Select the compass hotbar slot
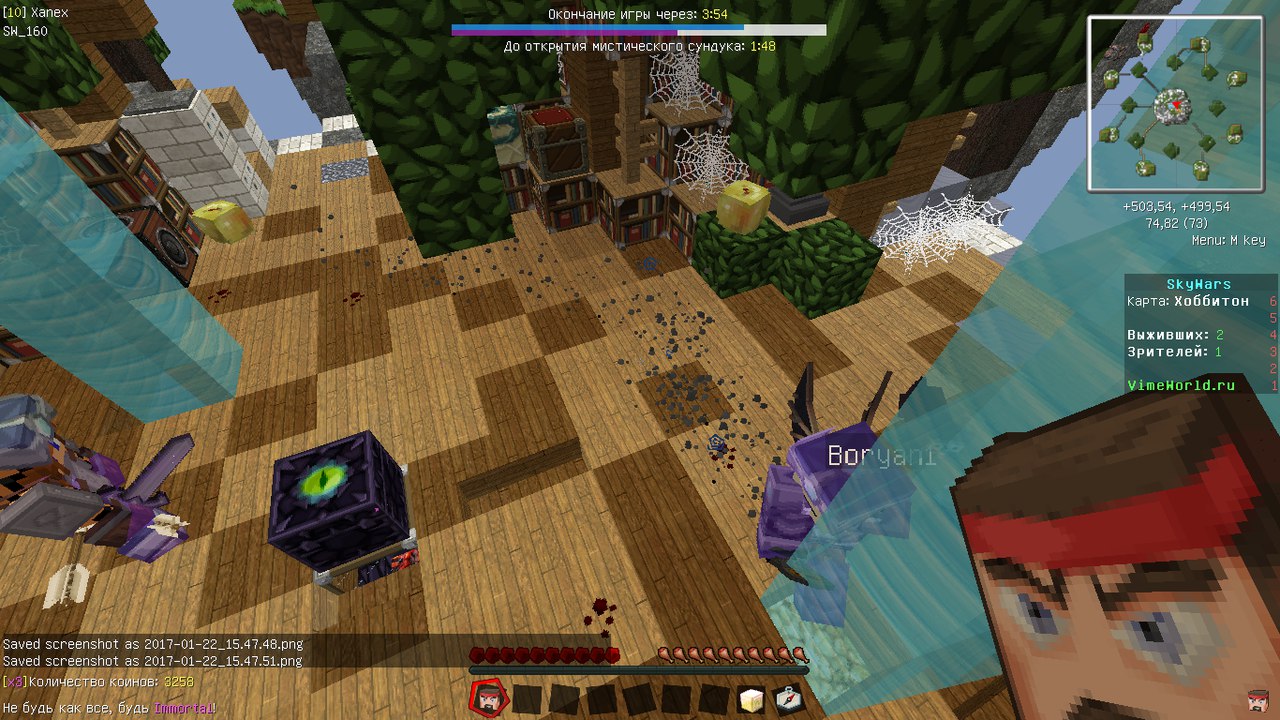 788,699
